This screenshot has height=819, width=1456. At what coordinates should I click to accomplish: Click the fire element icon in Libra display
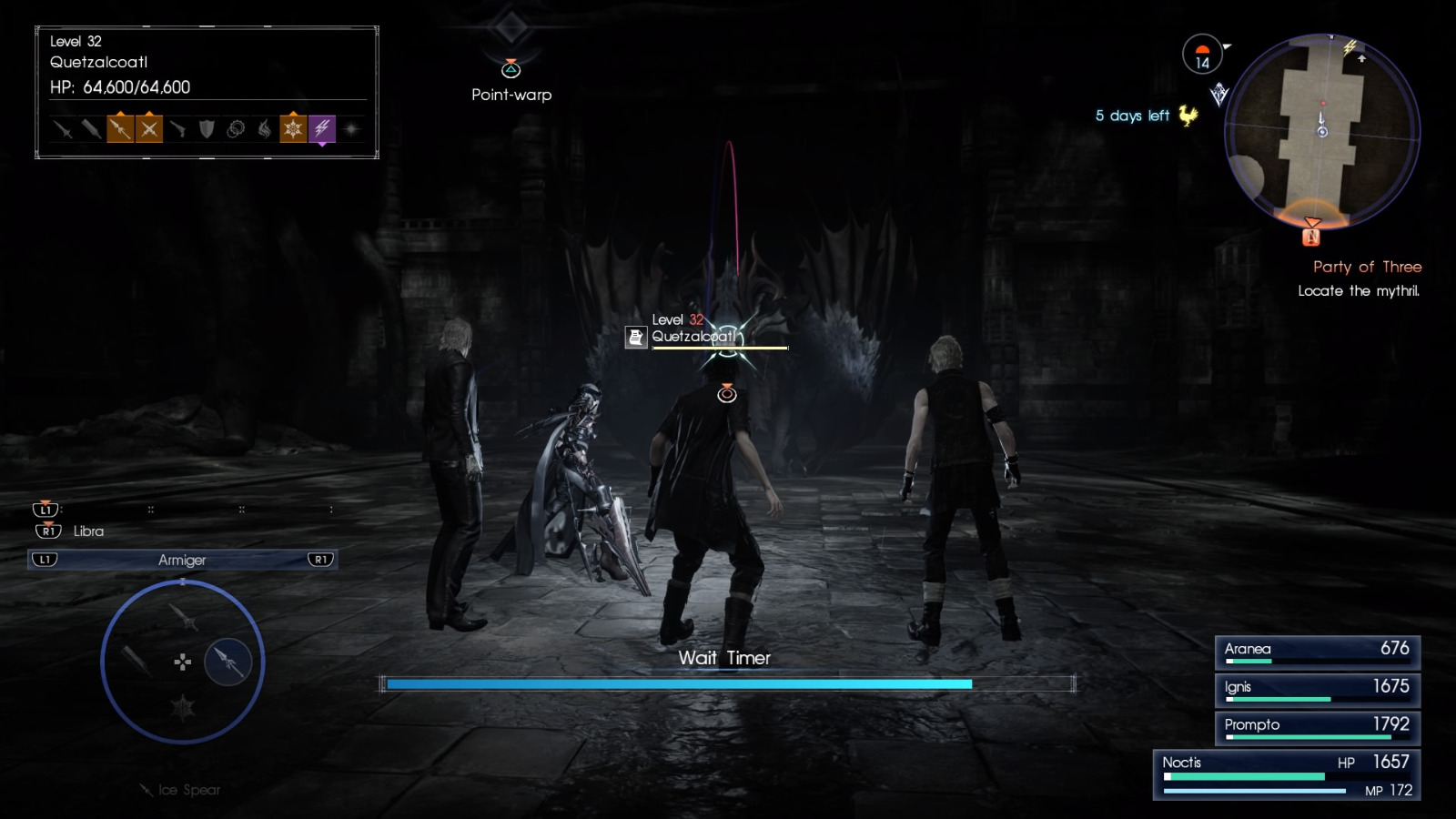266,130
